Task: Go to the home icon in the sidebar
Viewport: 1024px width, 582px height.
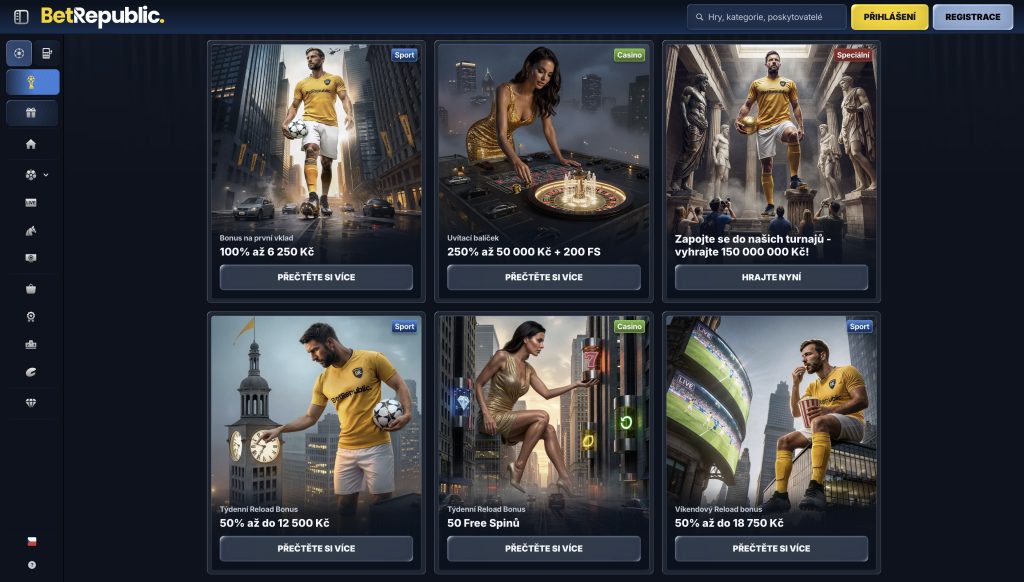Action: coord(31,144)
